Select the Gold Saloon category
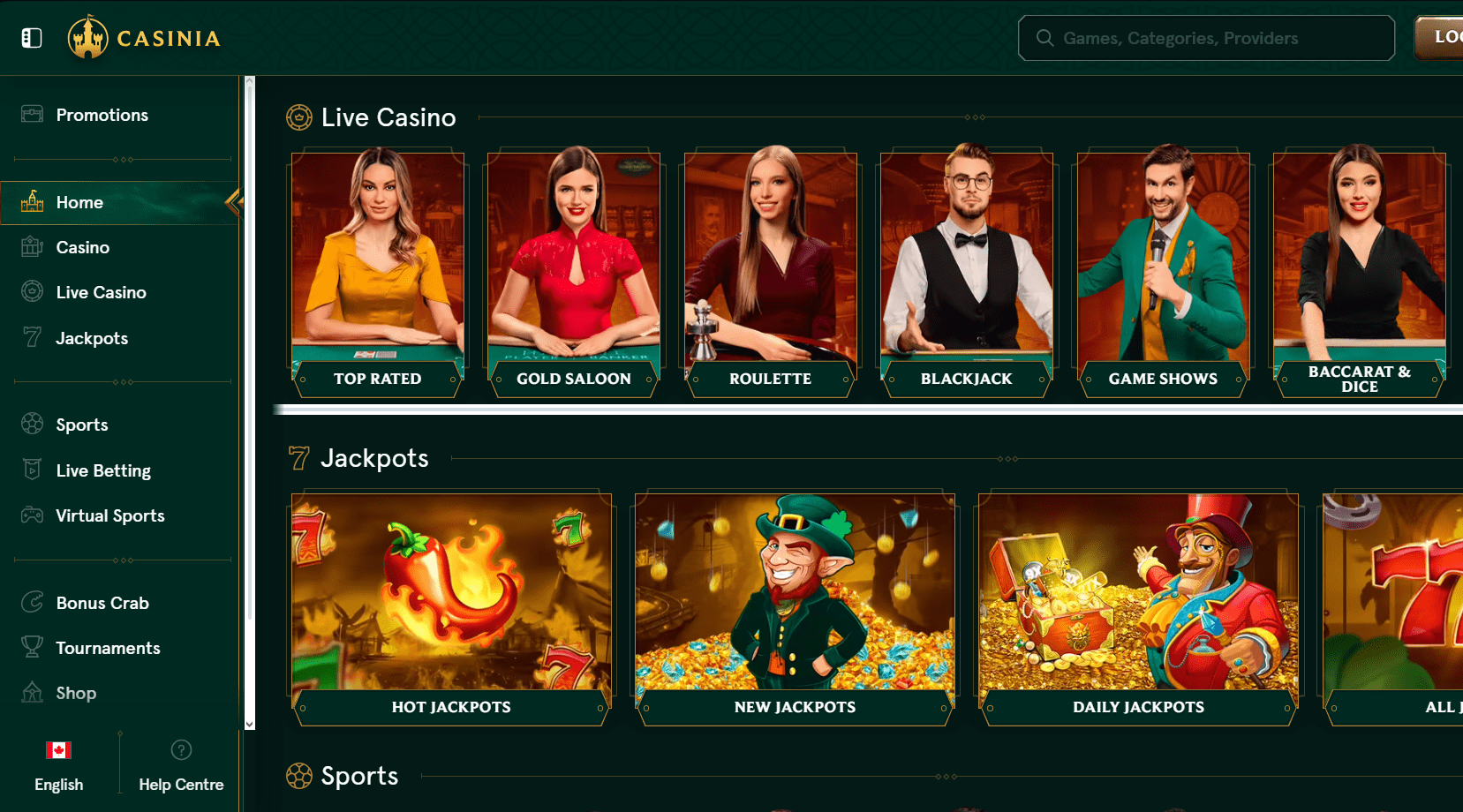The width and height of the screenshot is (1463, 812). pyautogui.click(x=574, y=274)
